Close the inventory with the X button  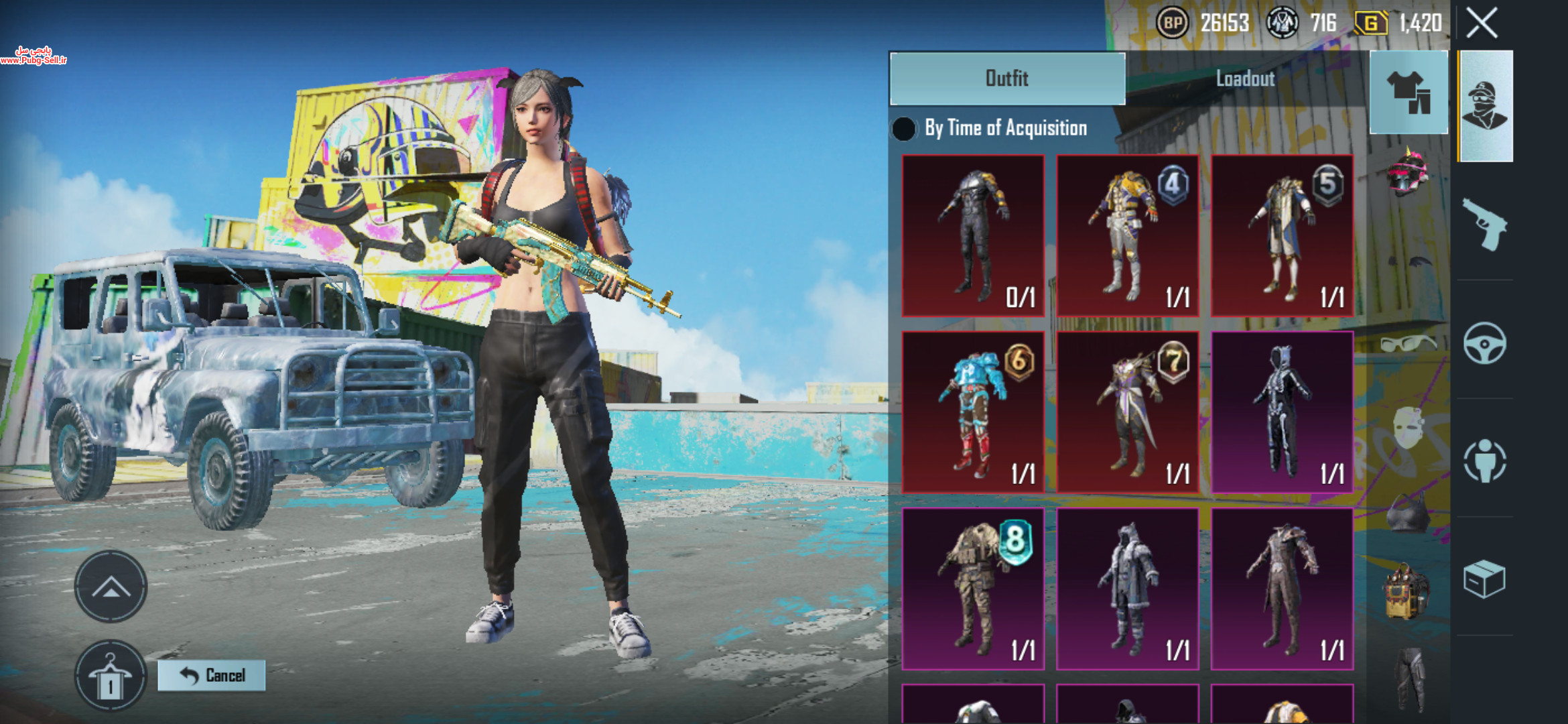[1482, 24]
